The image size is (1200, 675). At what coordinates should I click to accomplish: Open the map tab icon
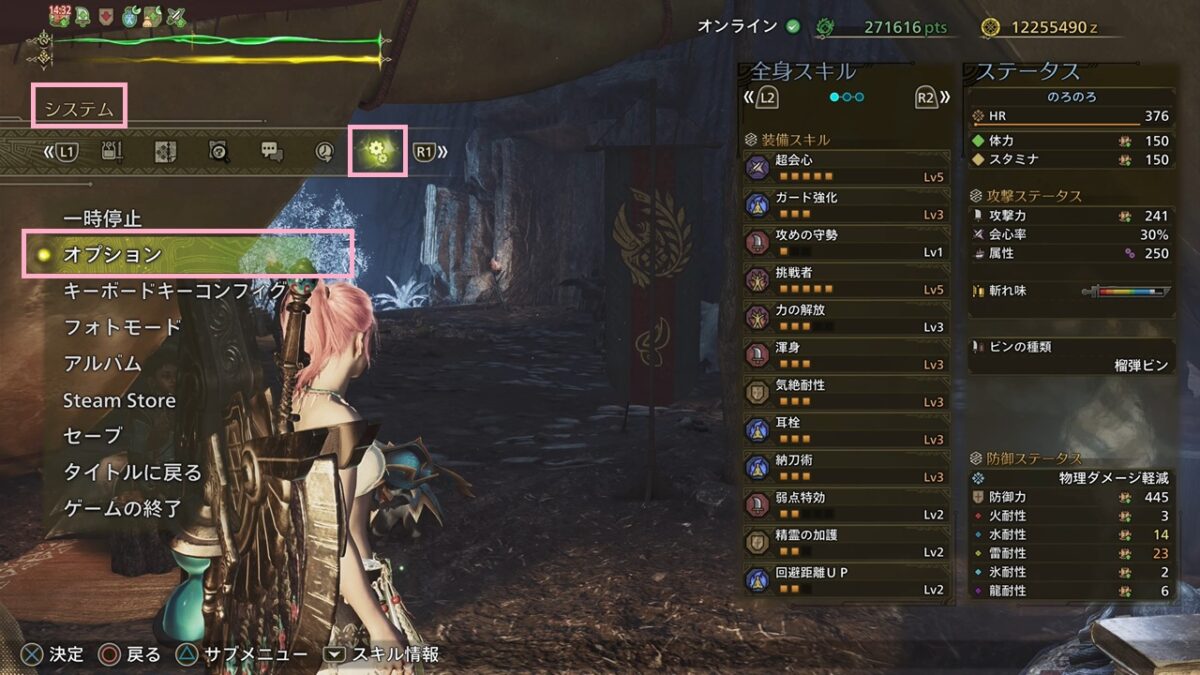tap(166, 152)
